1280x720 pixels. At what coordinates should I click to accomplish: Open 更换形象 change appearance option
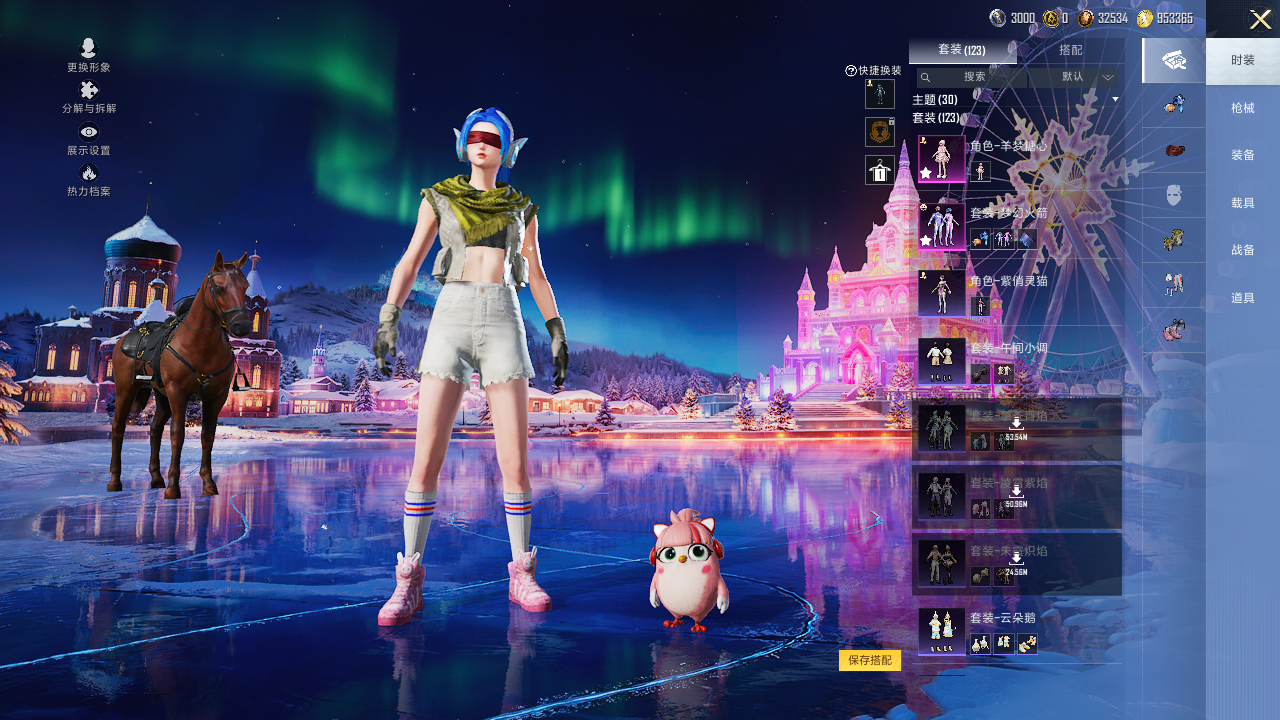point(88,55)
